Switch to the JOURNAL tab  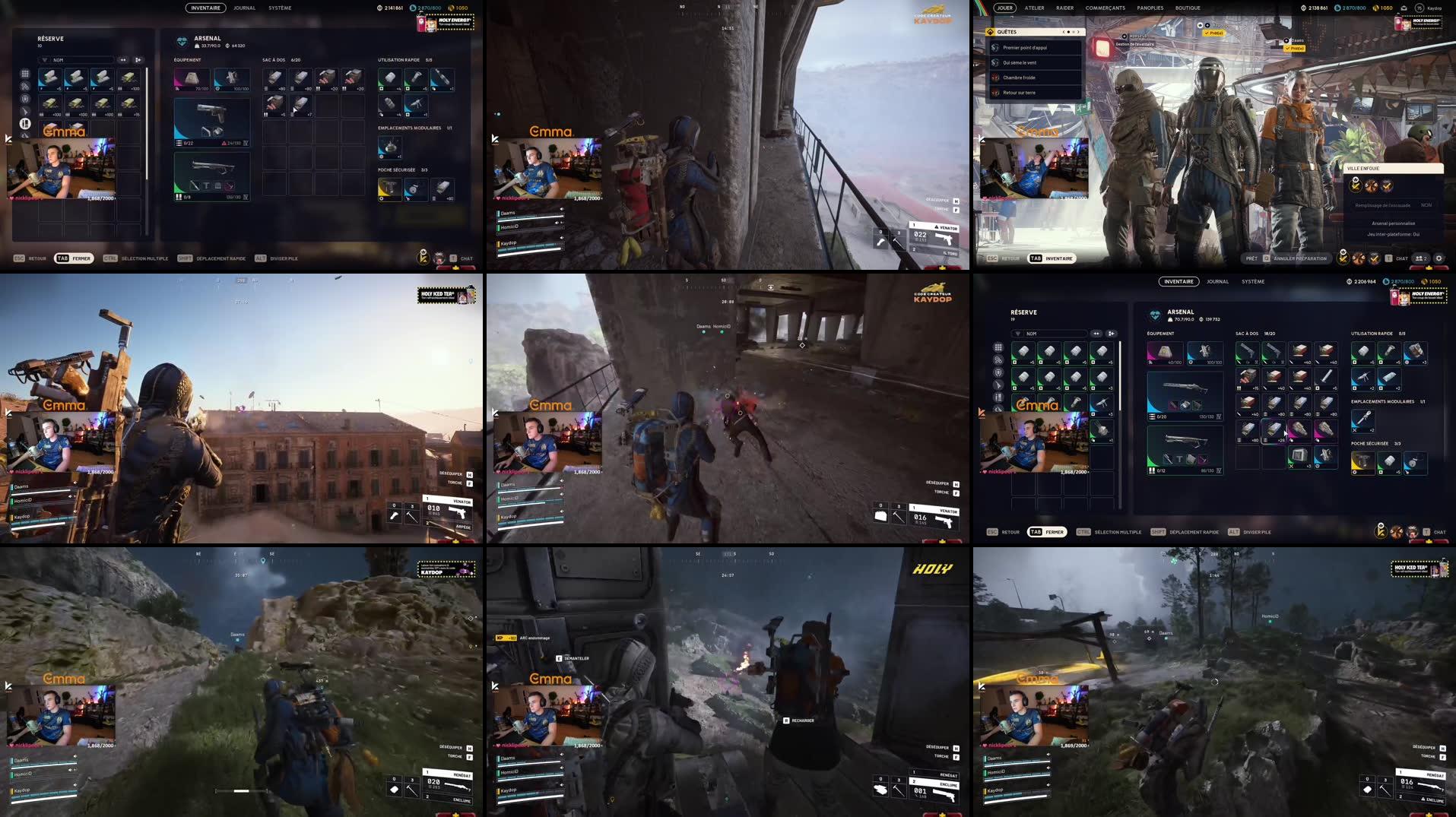pos(244,8)
